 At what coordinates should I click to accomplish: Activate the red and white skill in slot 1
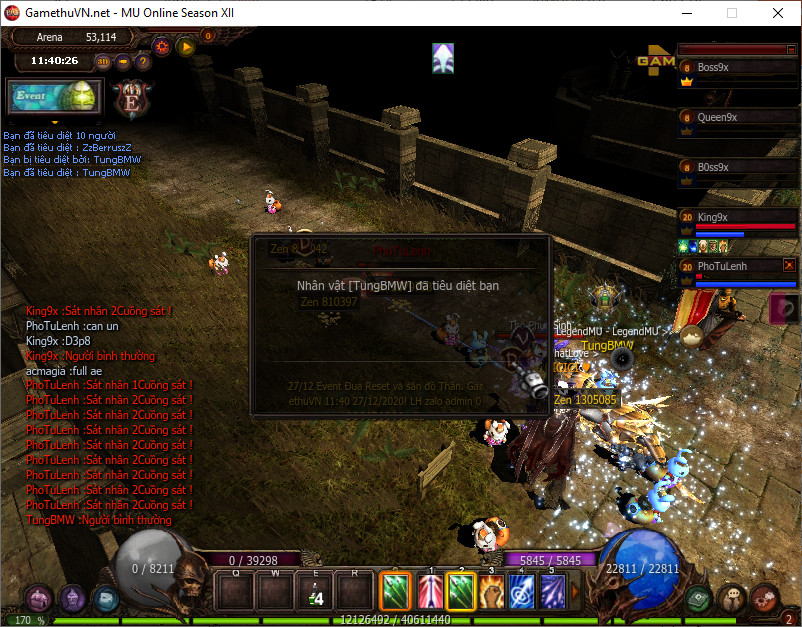click(429, 592)
